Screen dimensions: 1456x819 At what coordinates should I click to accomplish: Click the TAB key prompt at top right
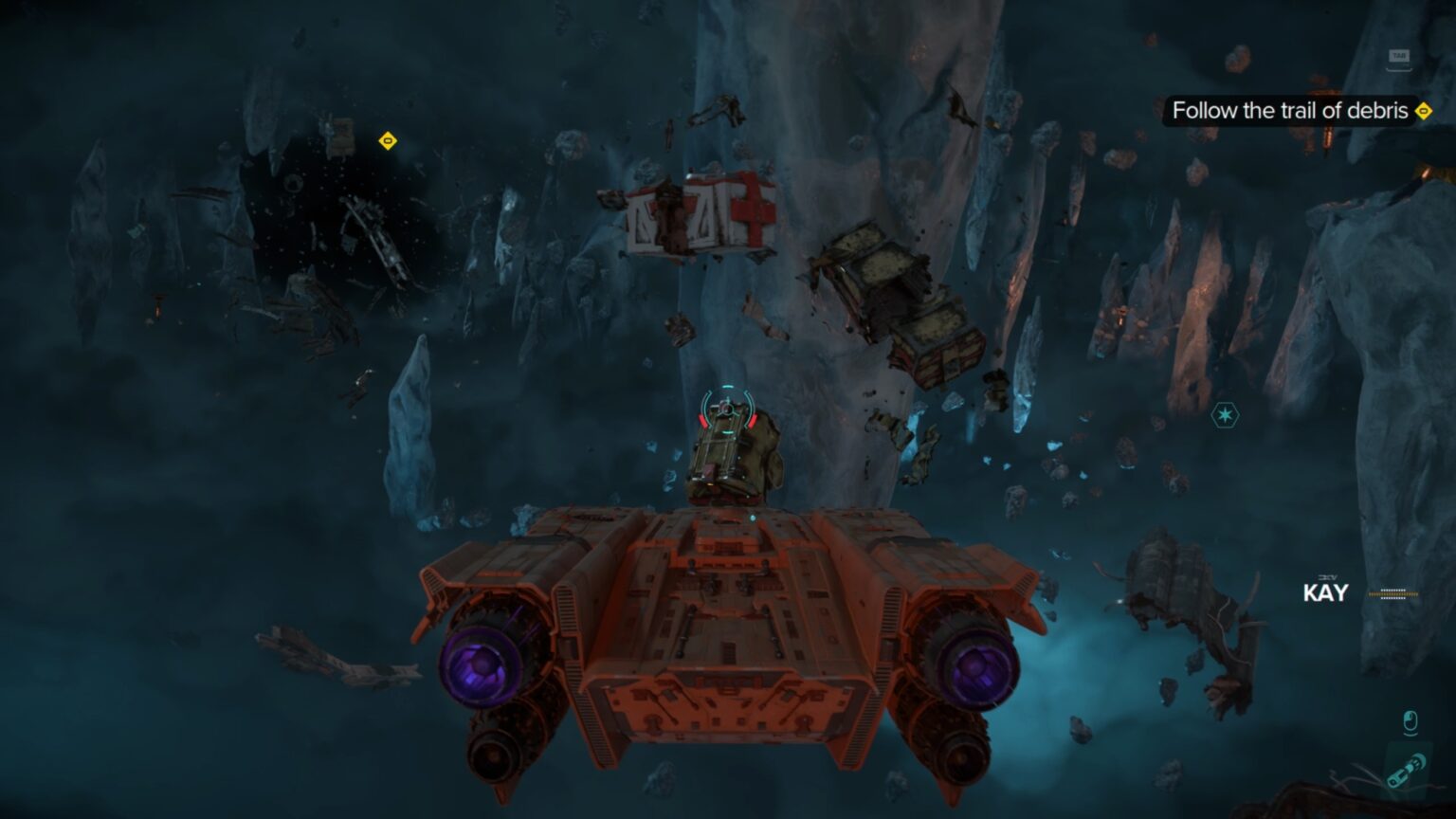tap(1400, 56)
